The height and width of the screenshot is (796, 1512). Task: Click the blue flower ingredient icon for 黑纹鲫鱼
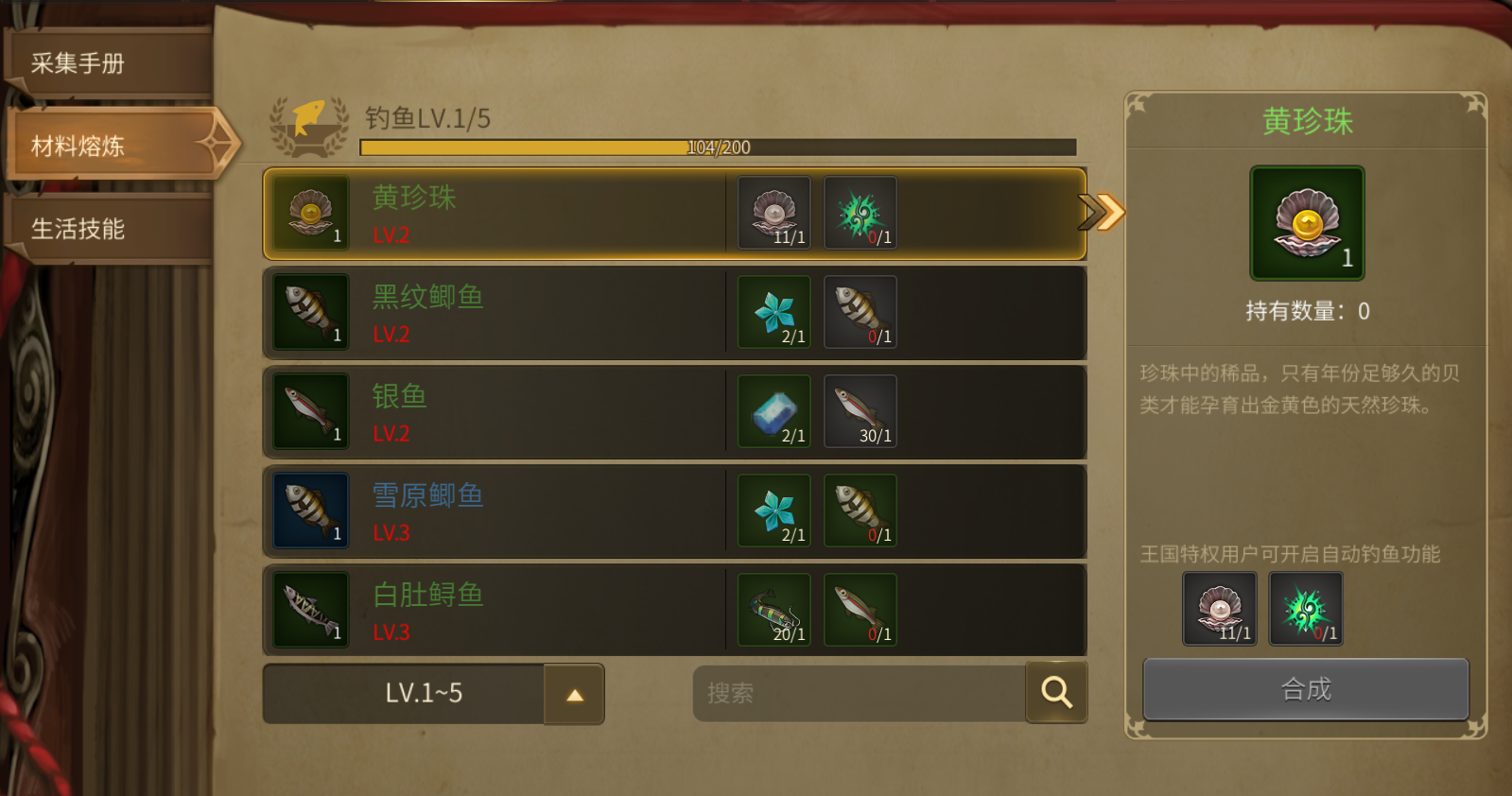coord(773,312)
